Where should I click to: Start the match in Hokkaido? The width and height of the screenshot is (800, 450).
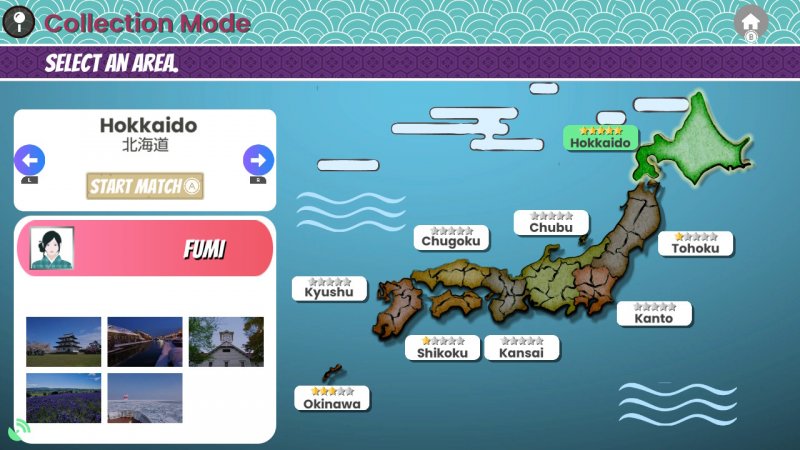(145, 185)
